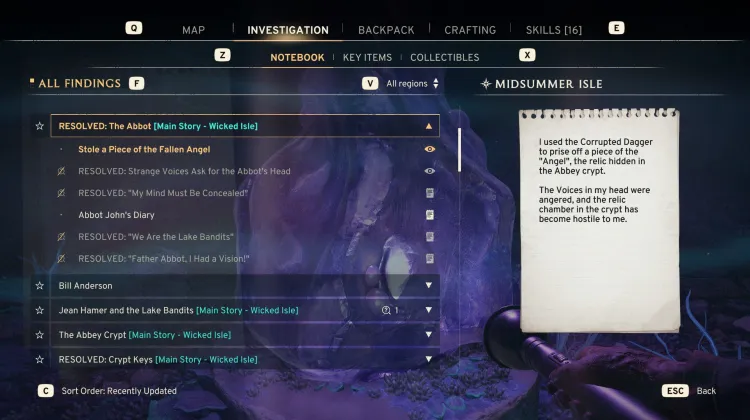Select "My Mind Must Be Concealed!" finding
Viewport: 750px width, 420px height.
click(163, 193)
